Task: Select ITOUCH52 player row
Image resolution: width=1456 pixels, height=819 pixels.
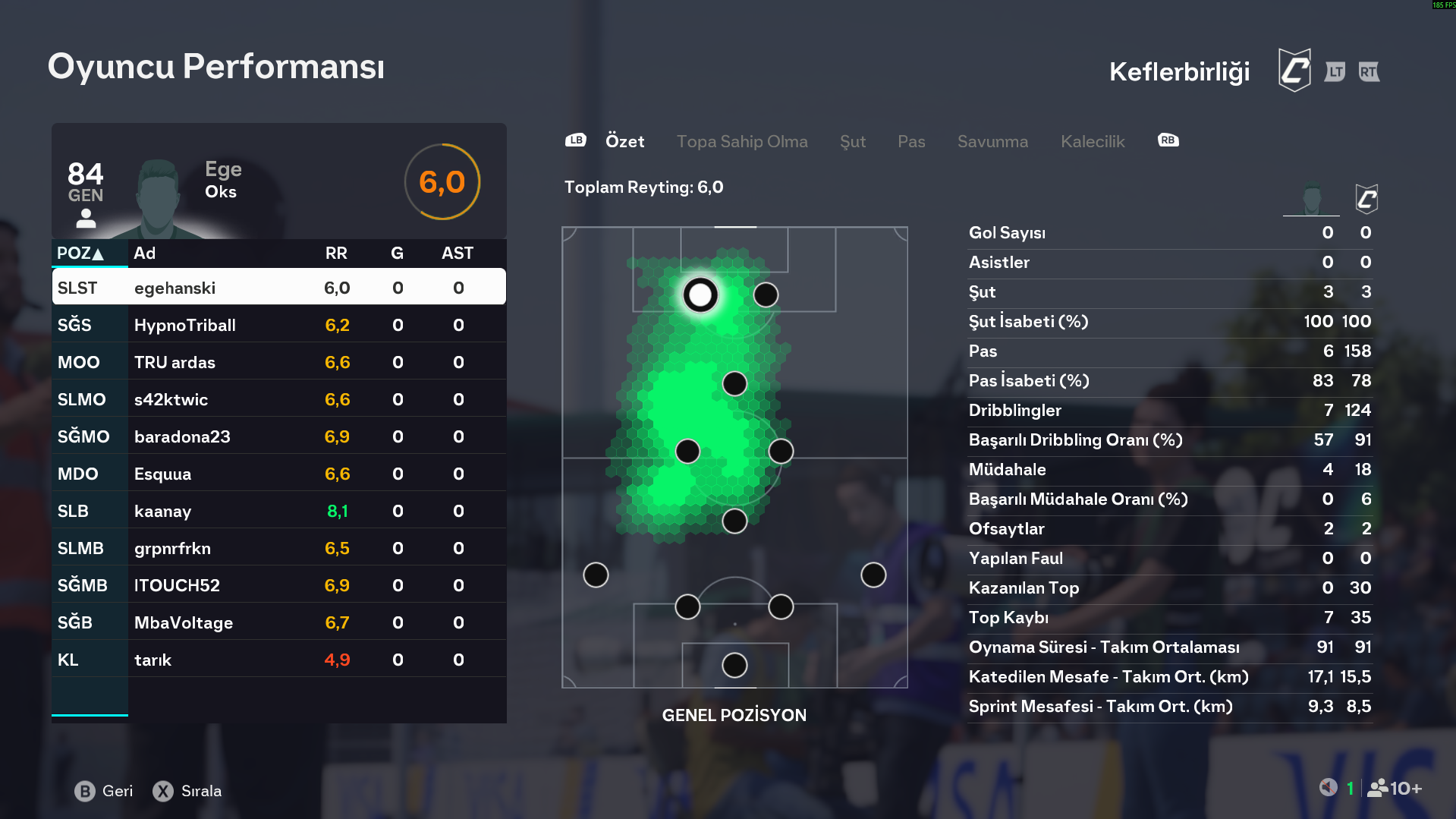Action: tap(278, 585)
